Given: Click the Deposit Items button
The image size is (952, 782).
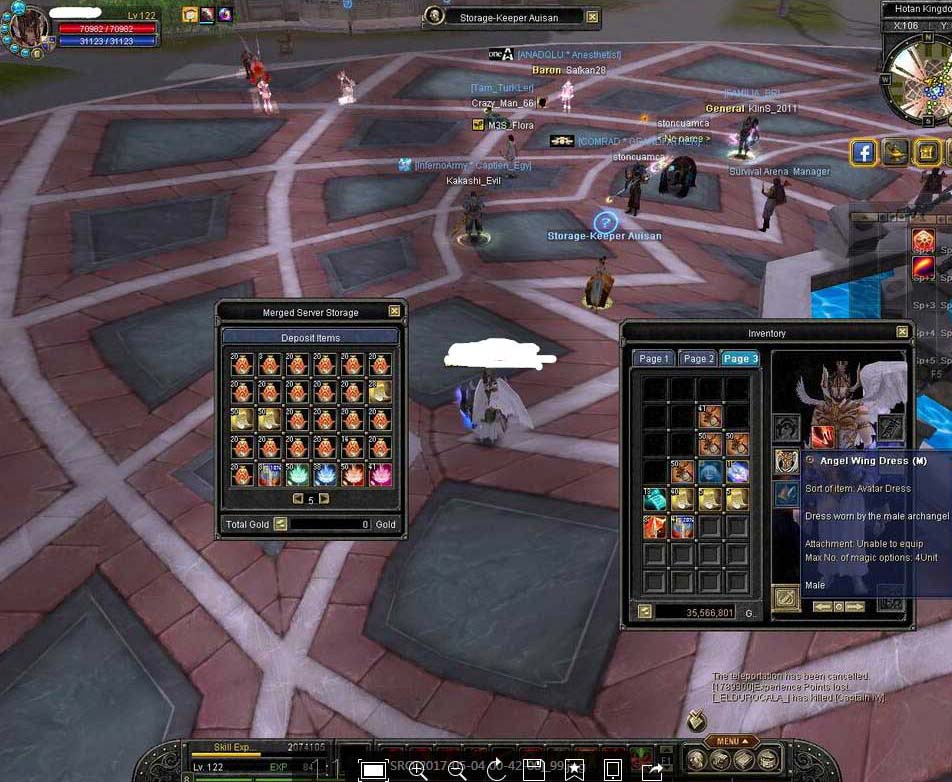Looking at the screenshot, I should pyautogui.click(x=310, y=338).
